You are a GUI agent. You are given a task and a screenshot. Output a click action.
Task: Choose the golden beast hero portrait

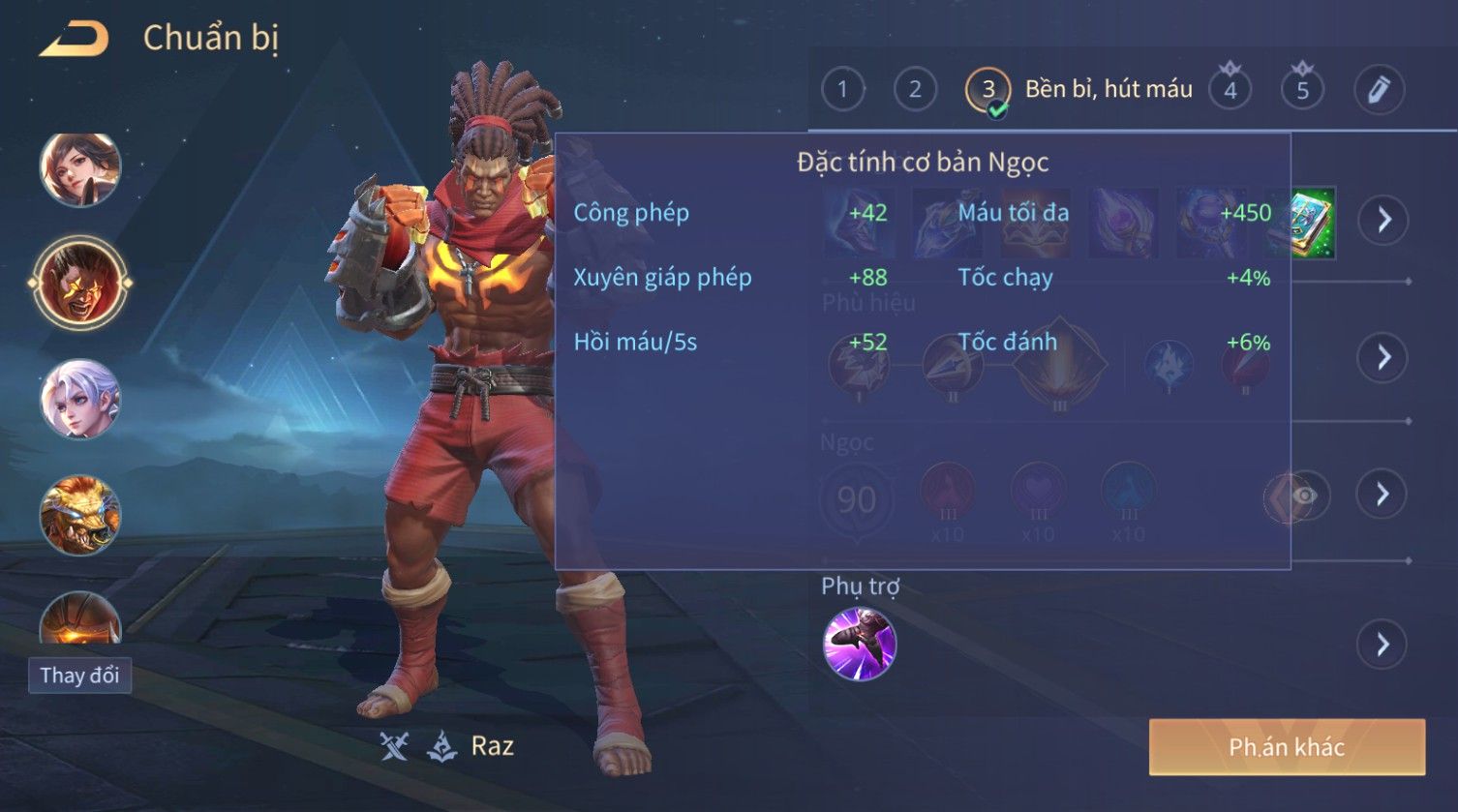79,514
